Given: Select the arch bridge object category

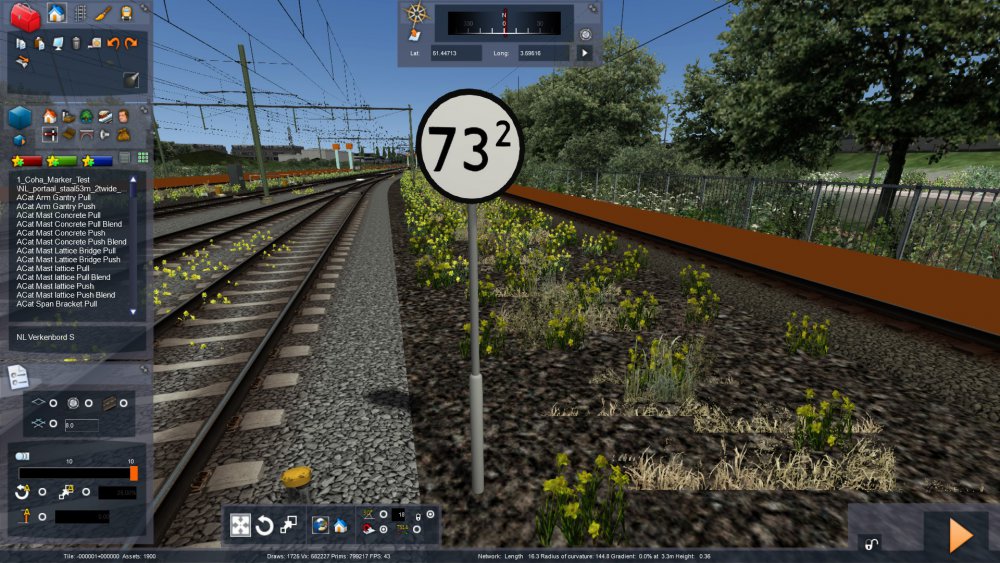Looking at the screenshot, I should click(x=87, y=134).
